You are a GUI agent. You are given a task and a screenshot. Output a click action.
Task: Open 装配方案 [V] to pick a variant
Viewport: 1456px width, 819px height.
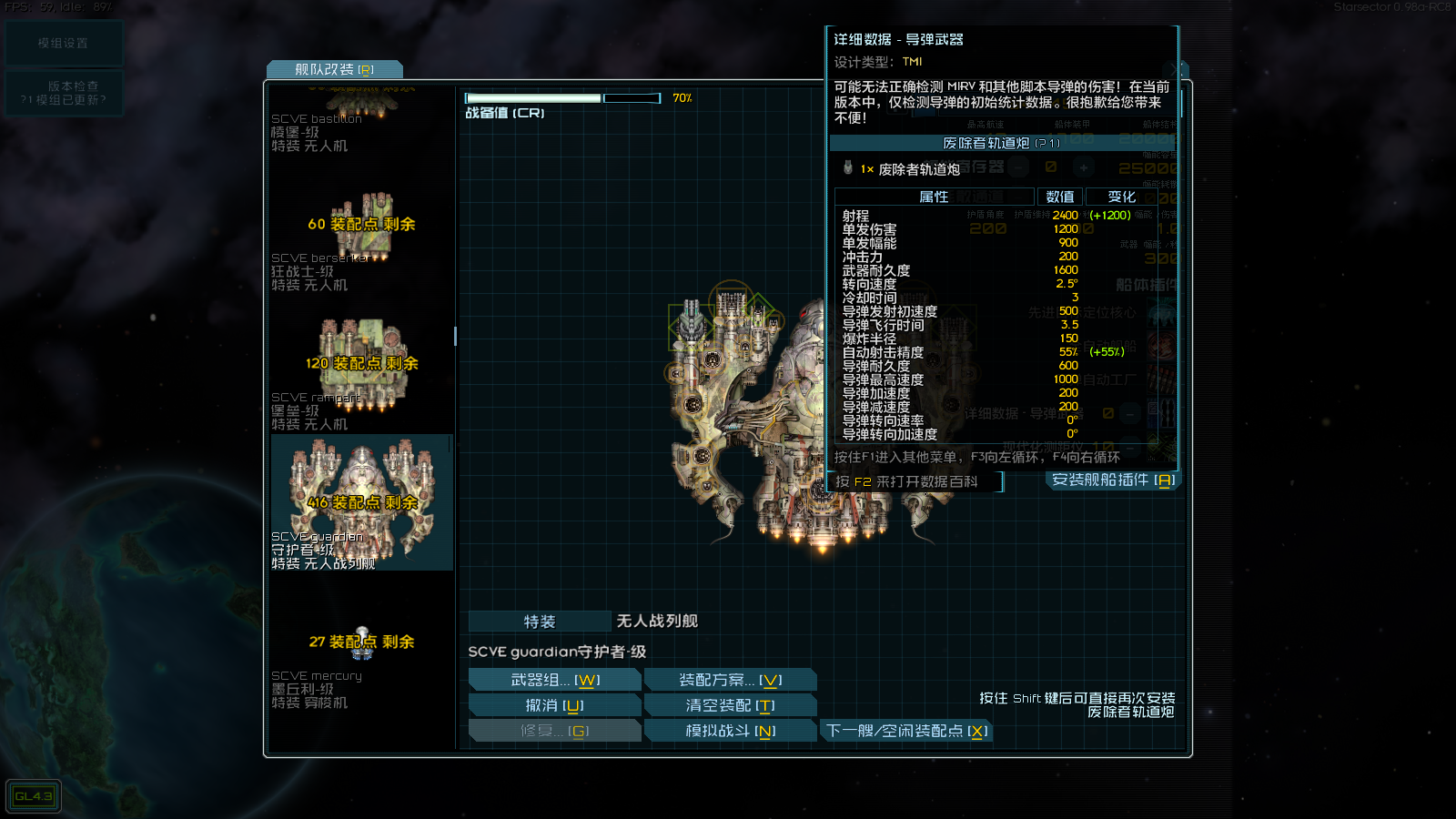(x=730, y=678)
